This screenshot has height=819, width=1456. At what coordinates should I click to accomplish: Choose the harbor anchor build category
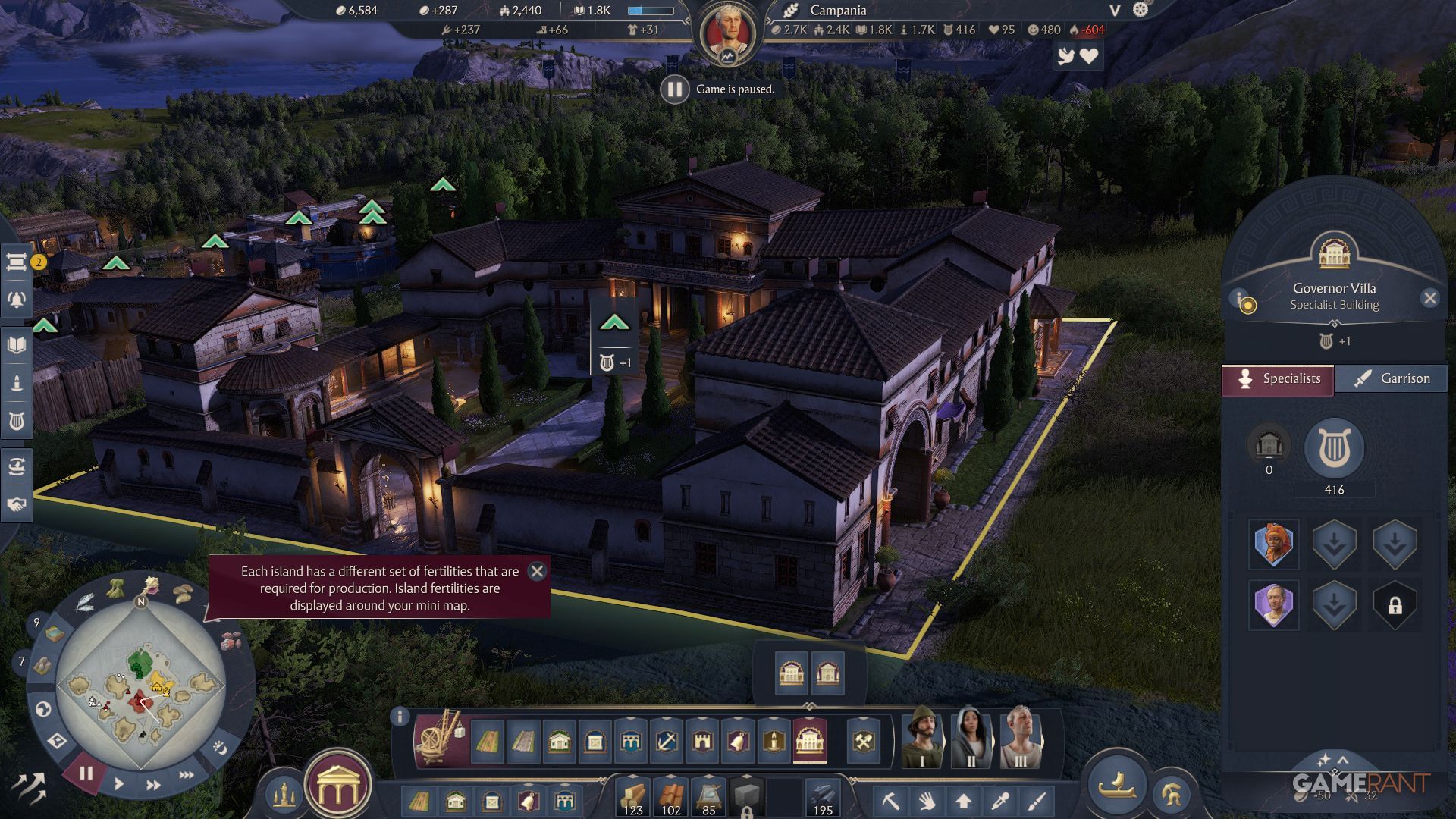pyautogui.click(x=667, y=741)
